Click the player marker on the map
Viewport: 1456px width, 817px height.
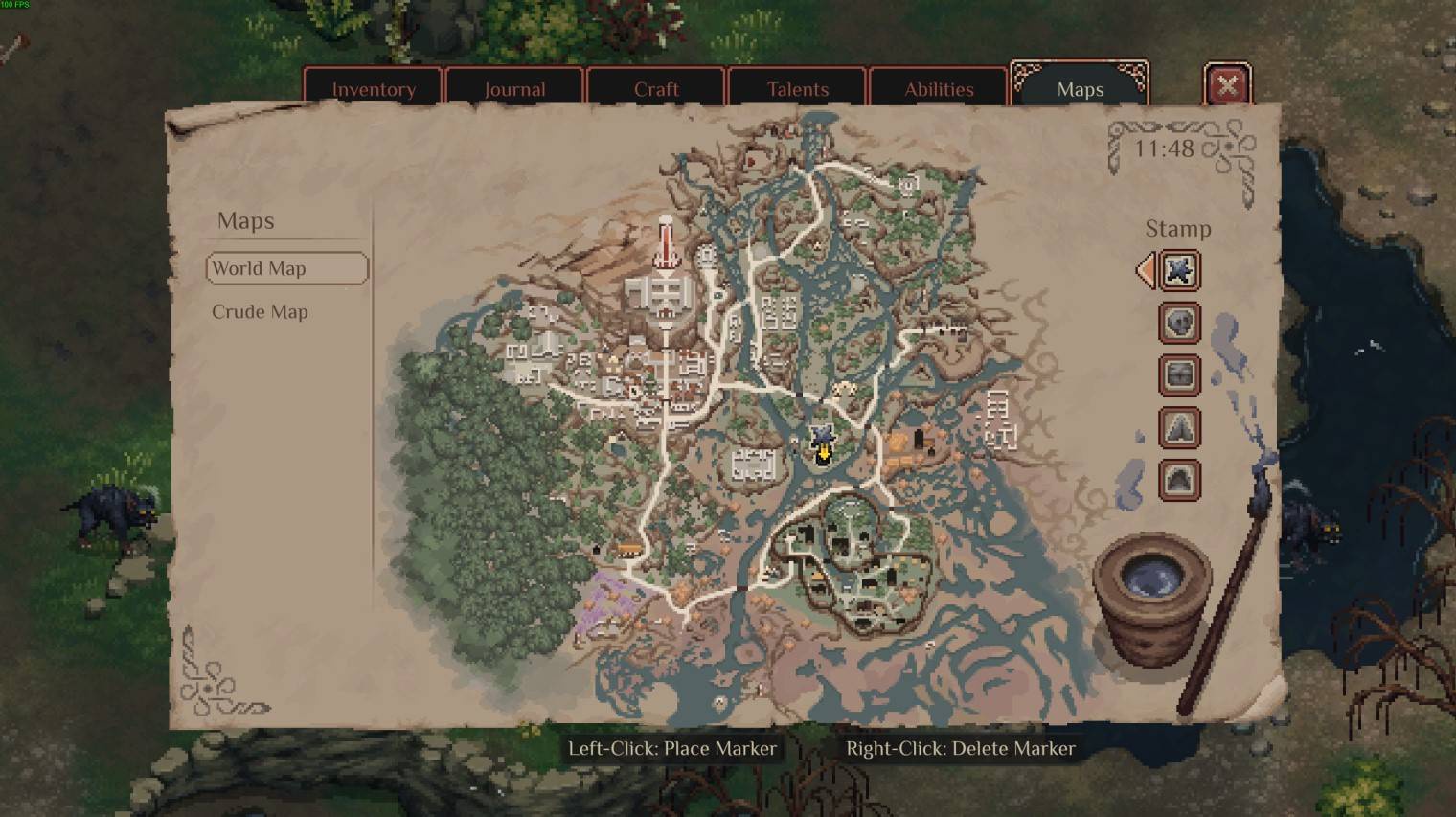click(x=822, y=445)
